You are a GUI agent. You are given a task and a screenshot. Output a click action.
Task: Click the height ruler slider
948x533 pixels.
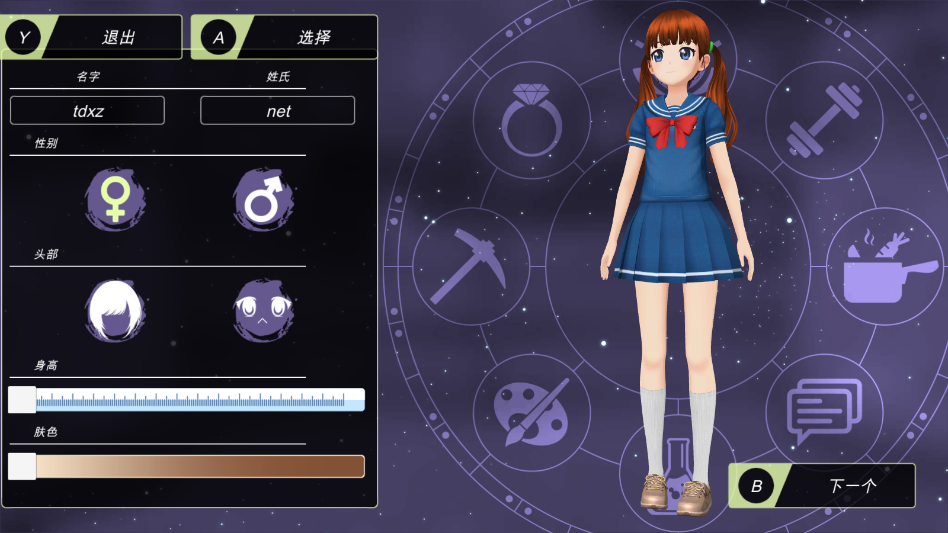pyautogui.click(x=186, y=401)
